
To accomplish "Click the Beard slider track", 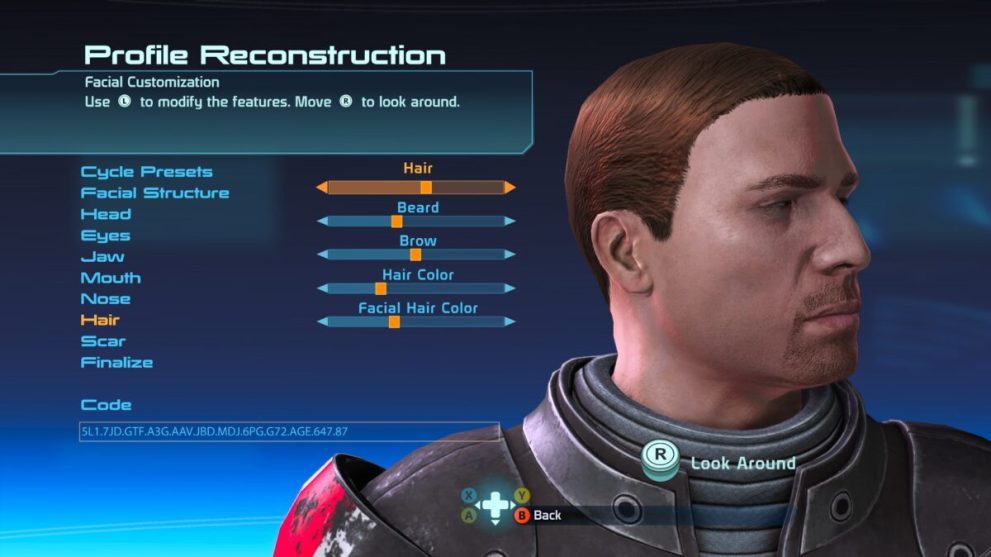I will (x=416, y=221).
